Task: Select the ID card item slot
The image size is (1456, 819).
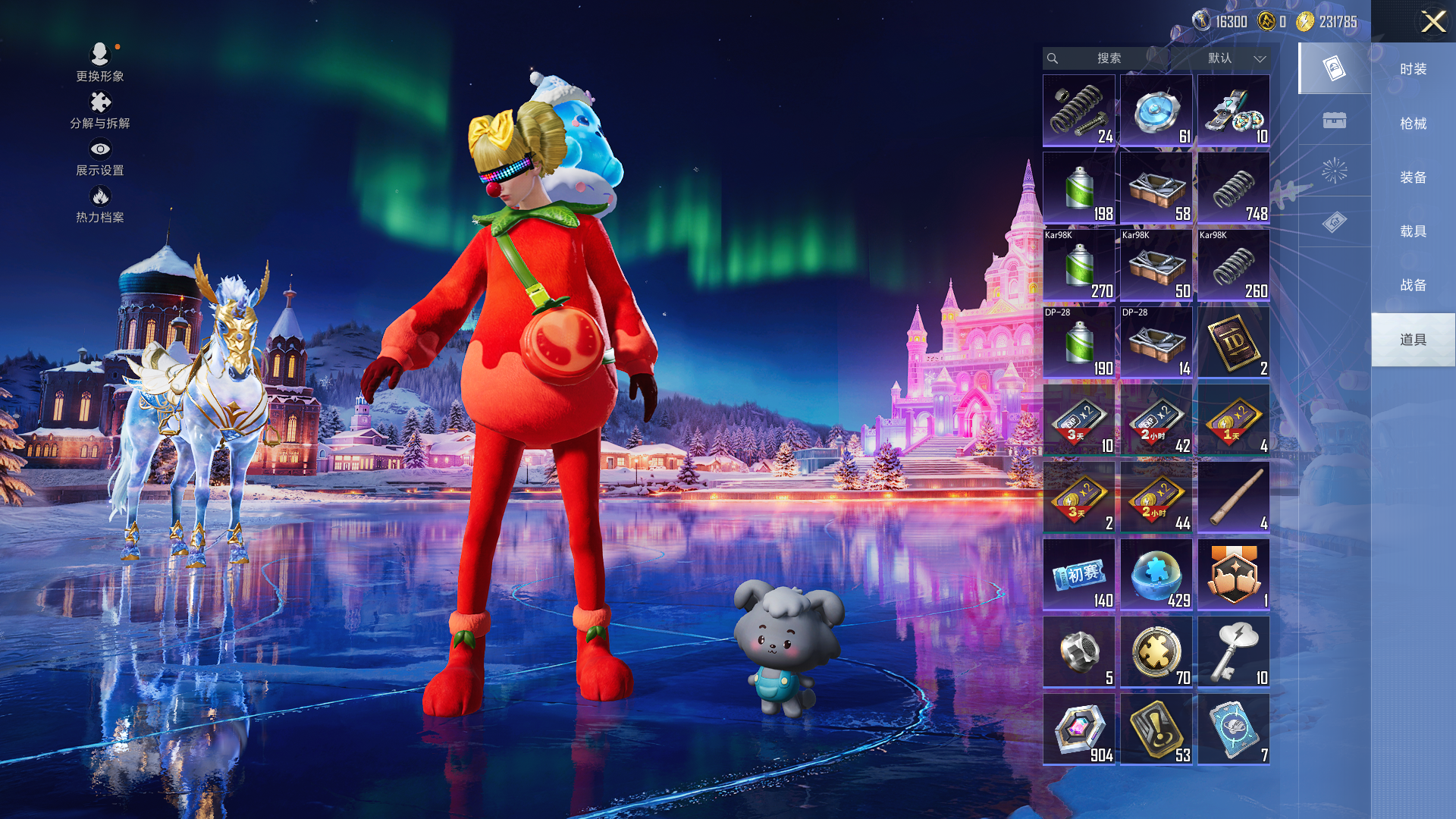Action: tap(1233, 342)
